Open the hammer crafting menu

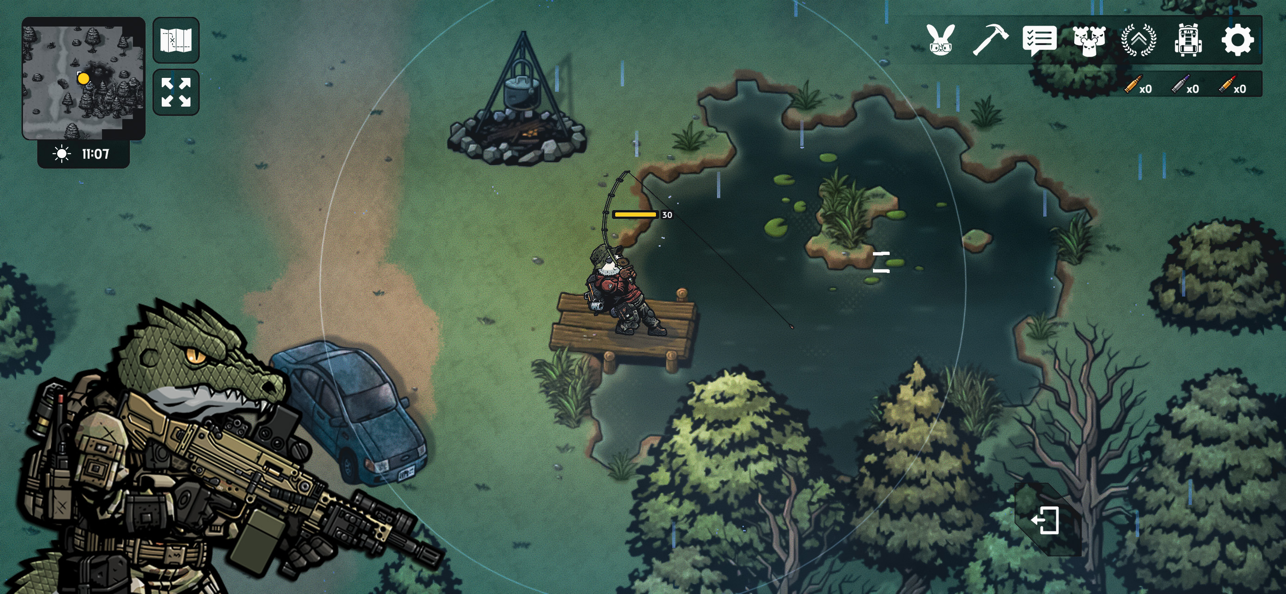[x=990, y=40]
